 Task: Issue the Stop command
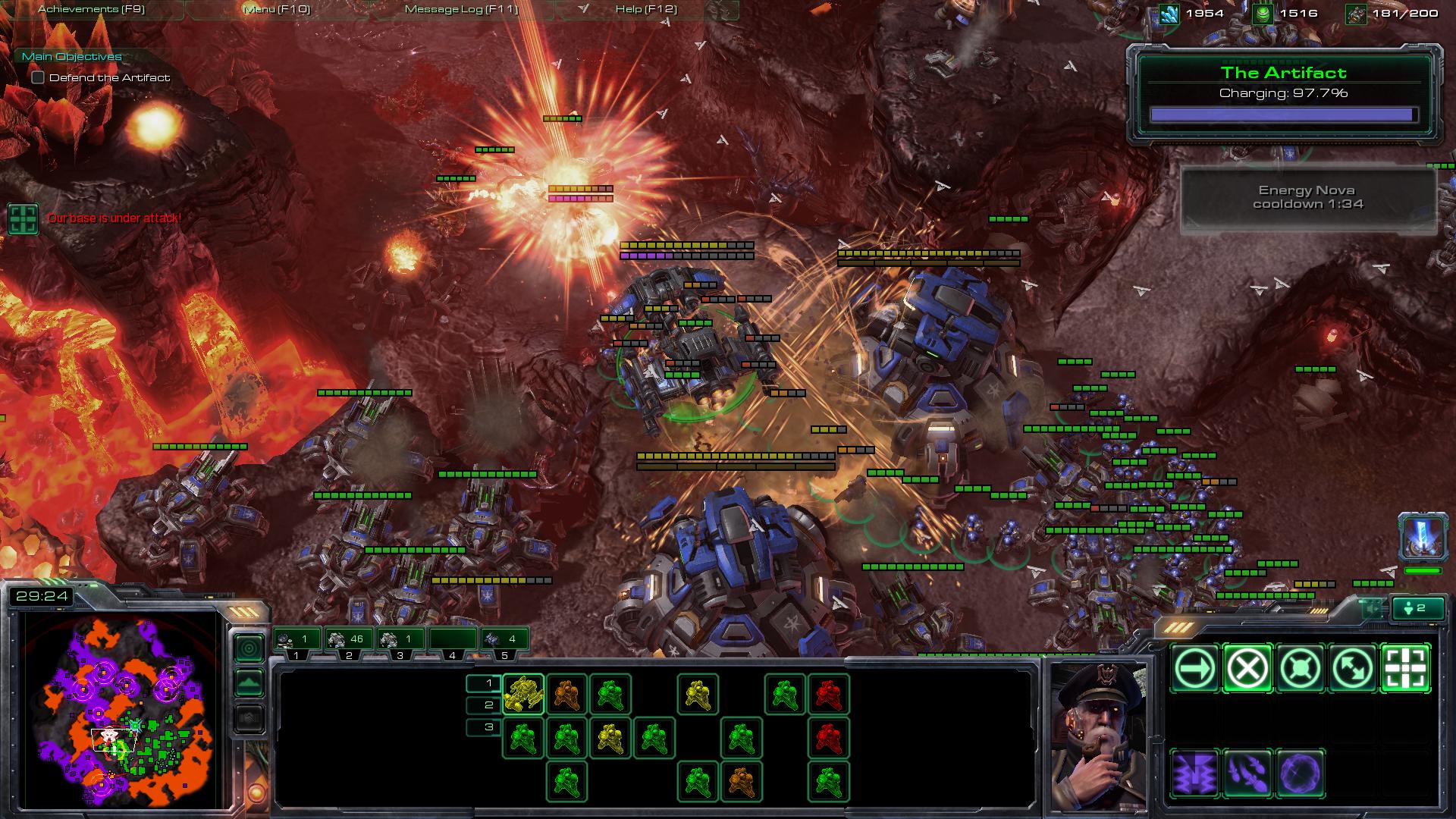click(1247, 668)
